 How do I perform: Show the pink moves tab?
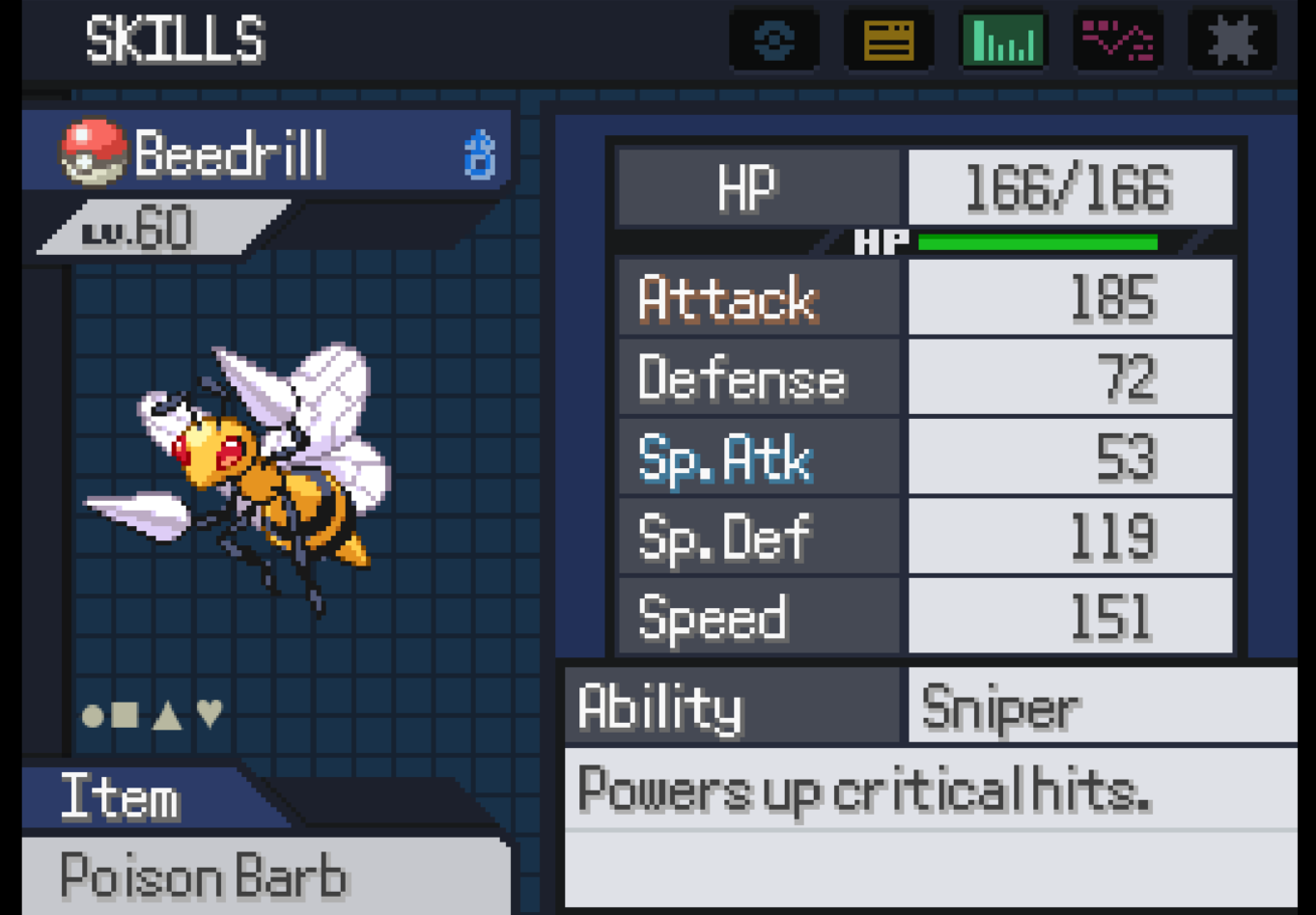[x=1117, y=41]
